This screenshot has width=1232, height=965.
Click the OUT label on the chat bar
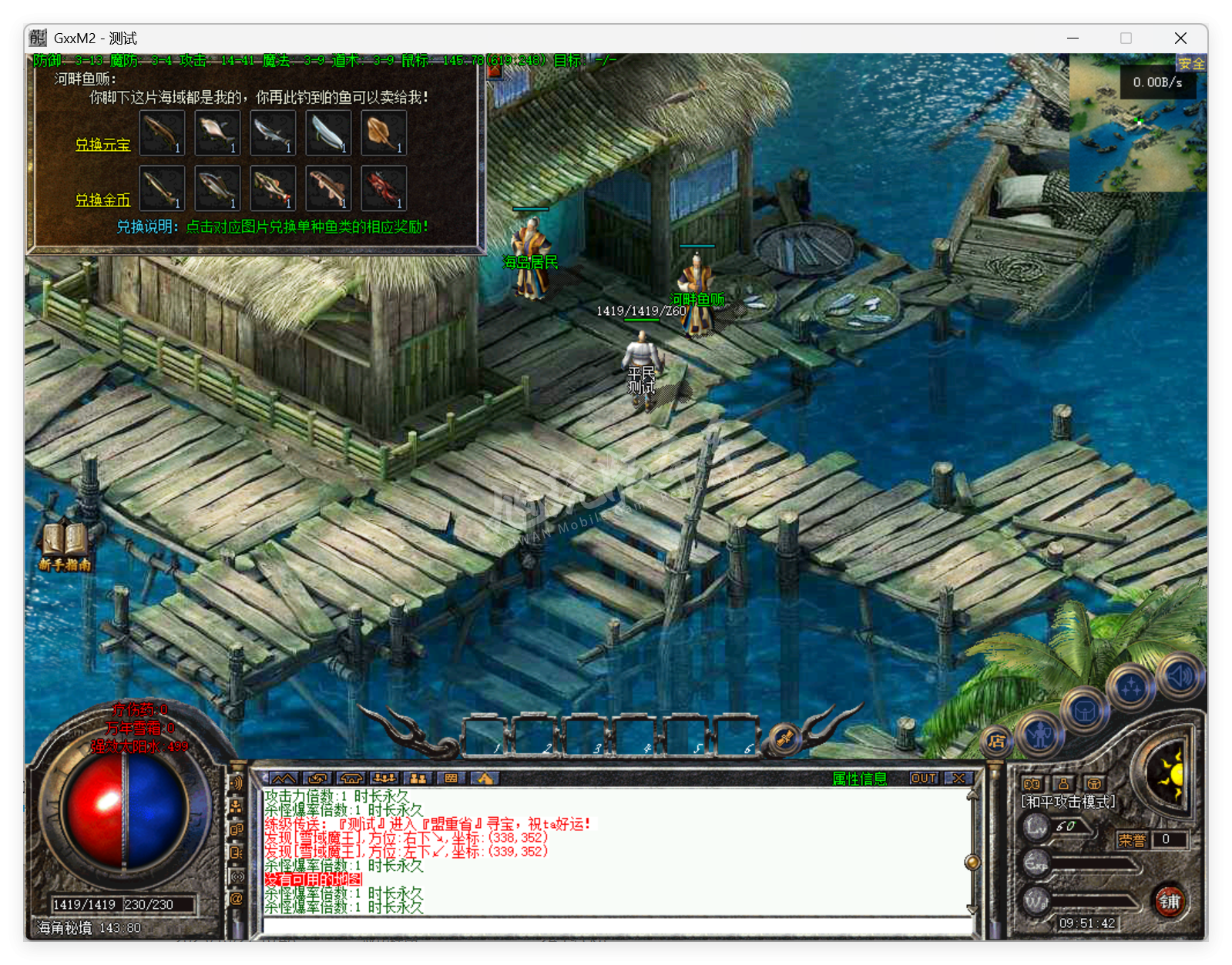[924, 779]
